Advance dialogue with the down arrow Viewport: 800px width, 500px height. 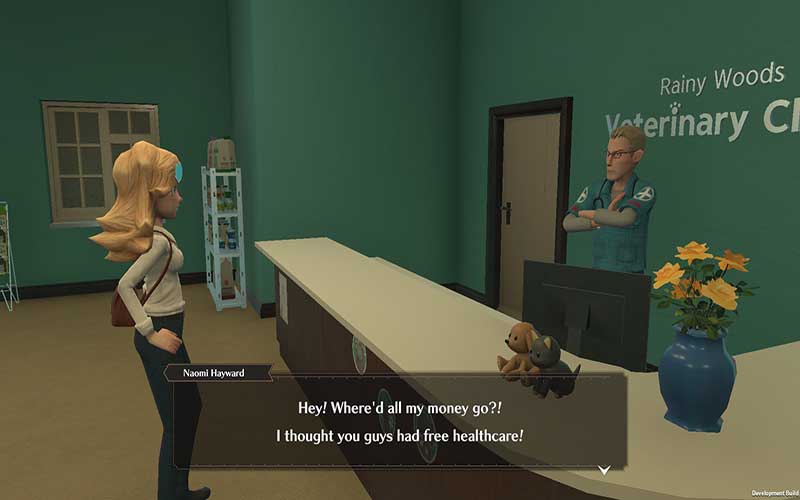[x=603, y=469]
